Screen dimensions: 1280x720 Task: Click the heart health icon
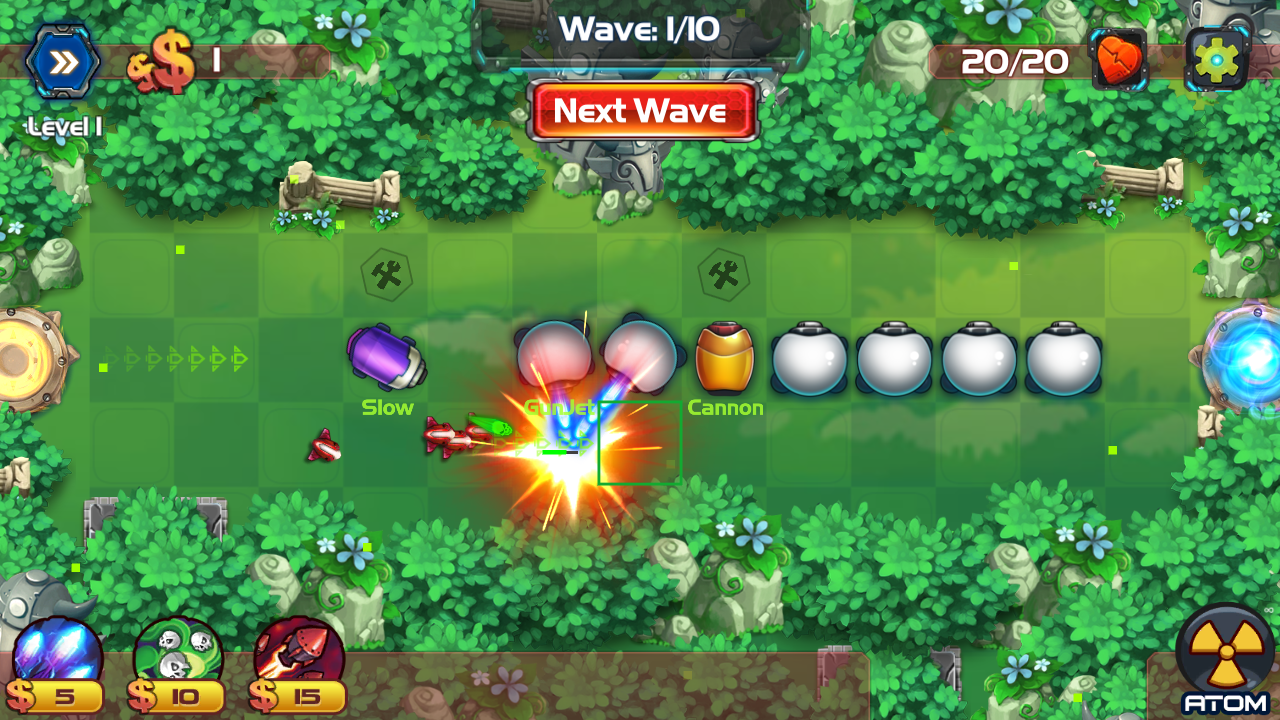click(1122, 60)
